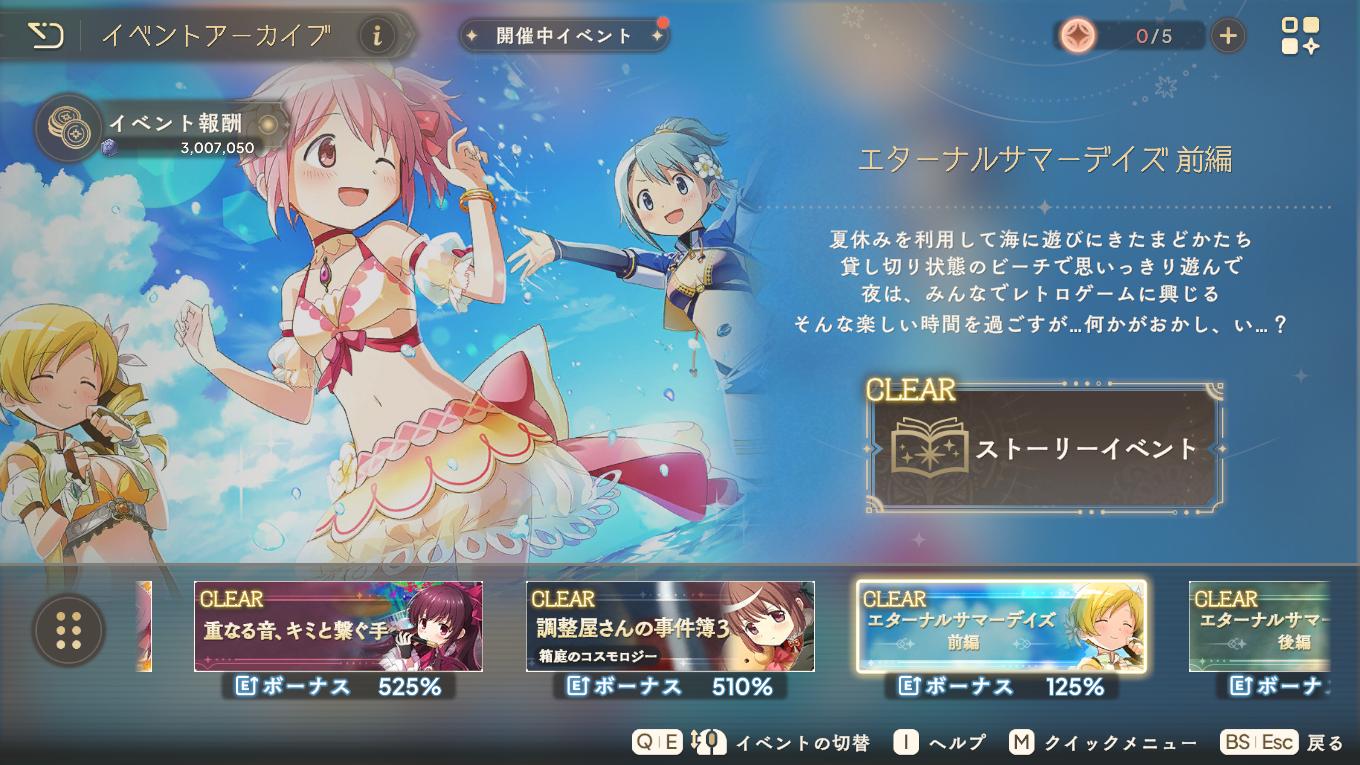
Task: Click the back arrow icon top-left
Action: pos(46,33)
